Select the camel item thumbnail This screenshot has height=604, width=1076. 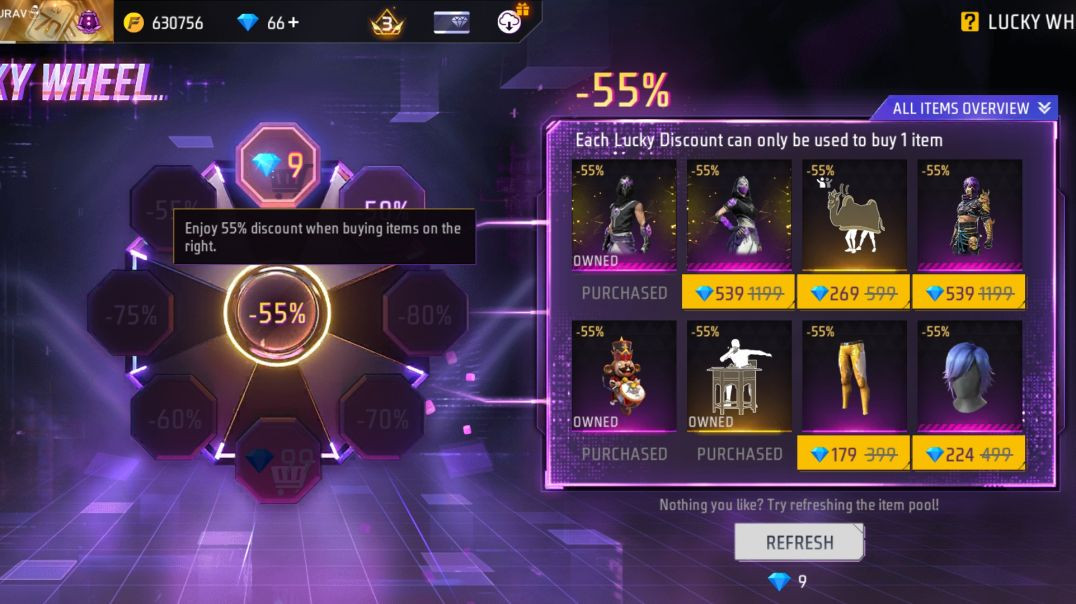(853, 215)
